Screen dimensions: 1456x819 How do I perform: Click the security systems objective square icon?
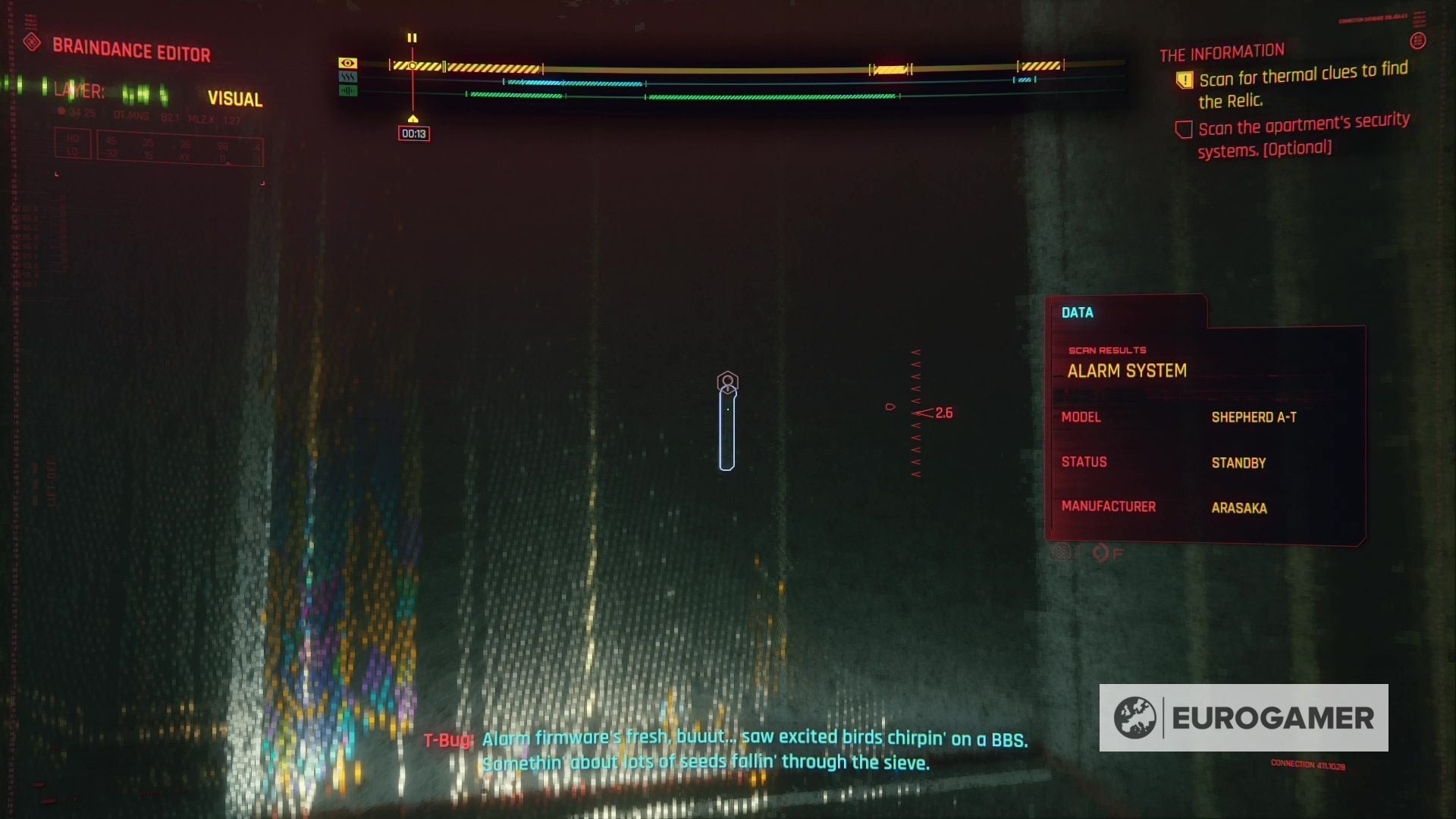[1184, 129]
